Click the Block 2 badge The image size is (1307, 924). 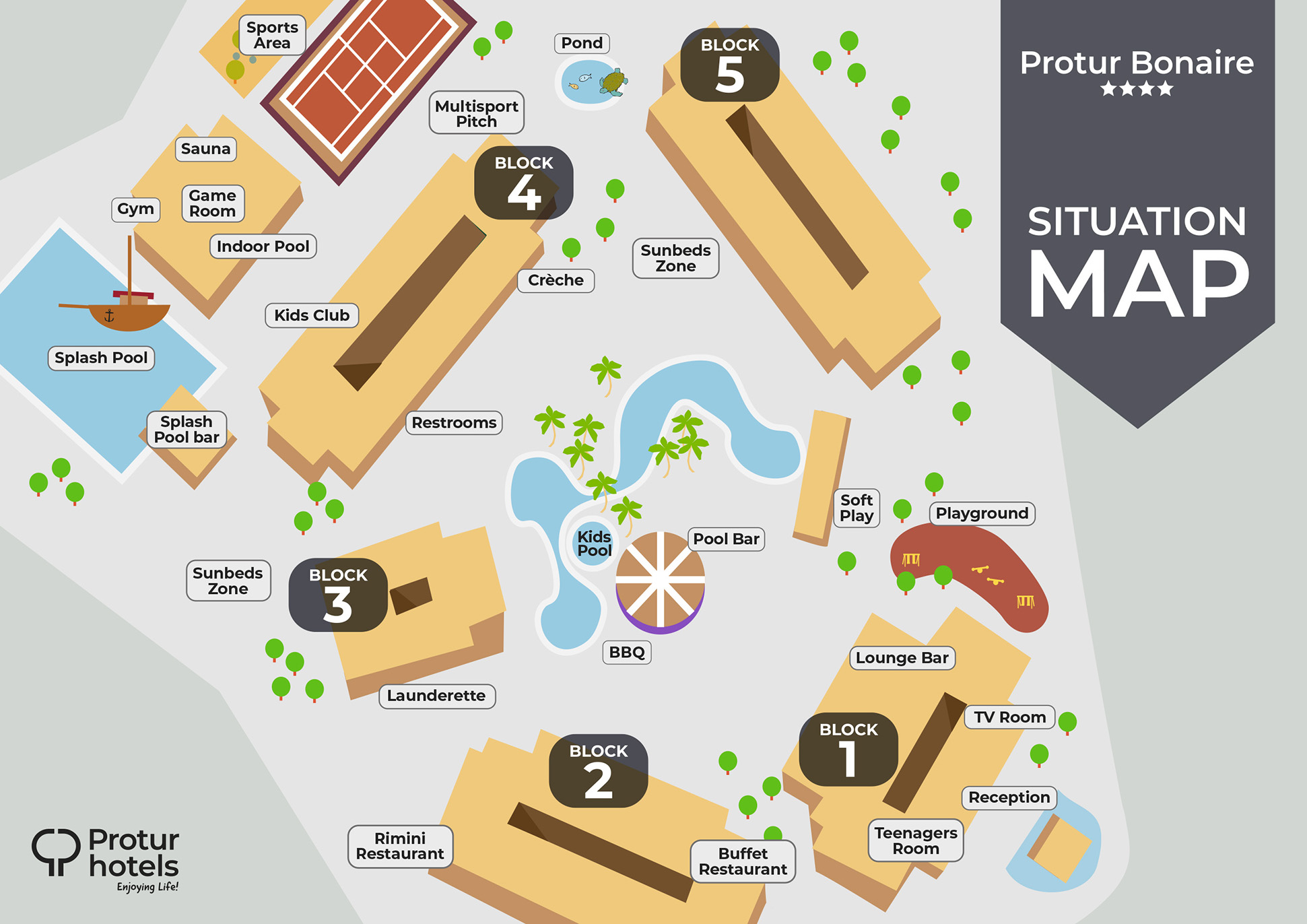[599, 770]
